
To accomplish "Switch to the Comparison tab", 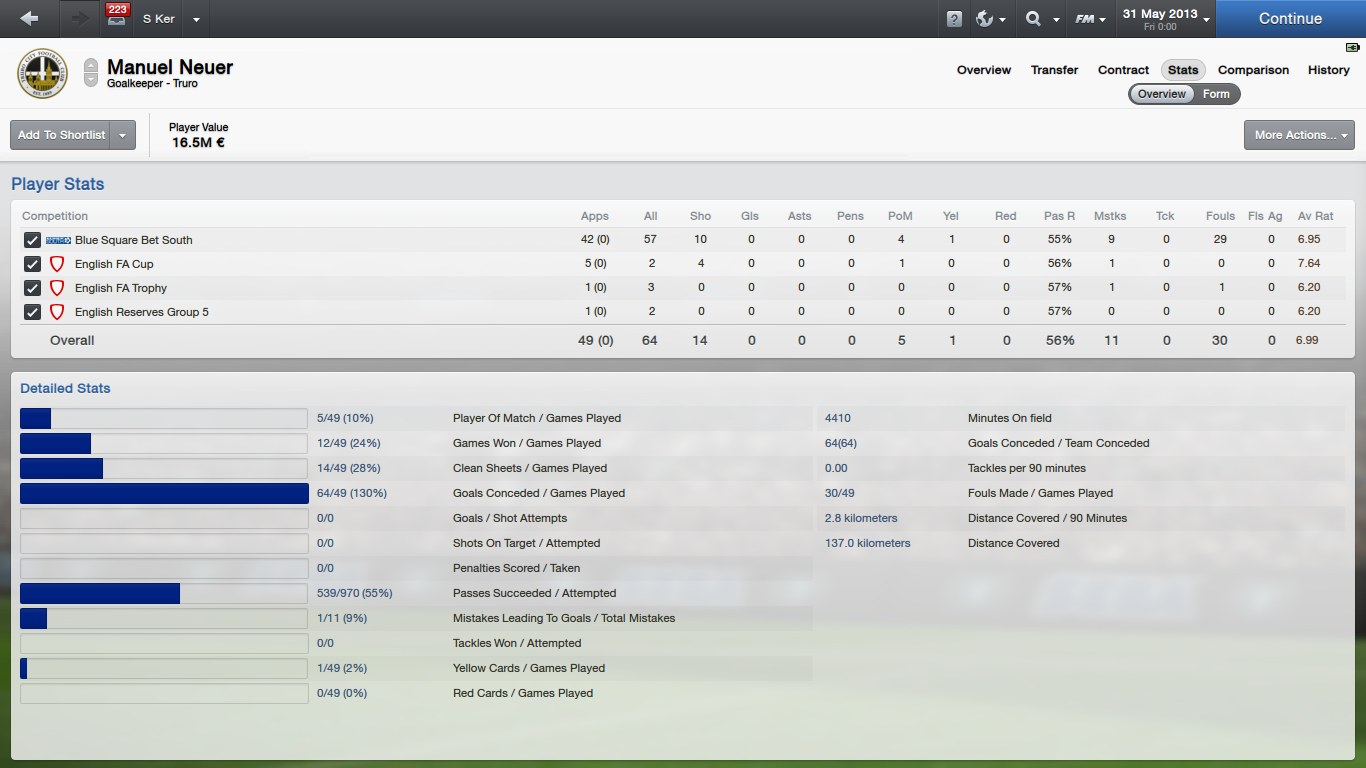I will (x=1253, y=70).
